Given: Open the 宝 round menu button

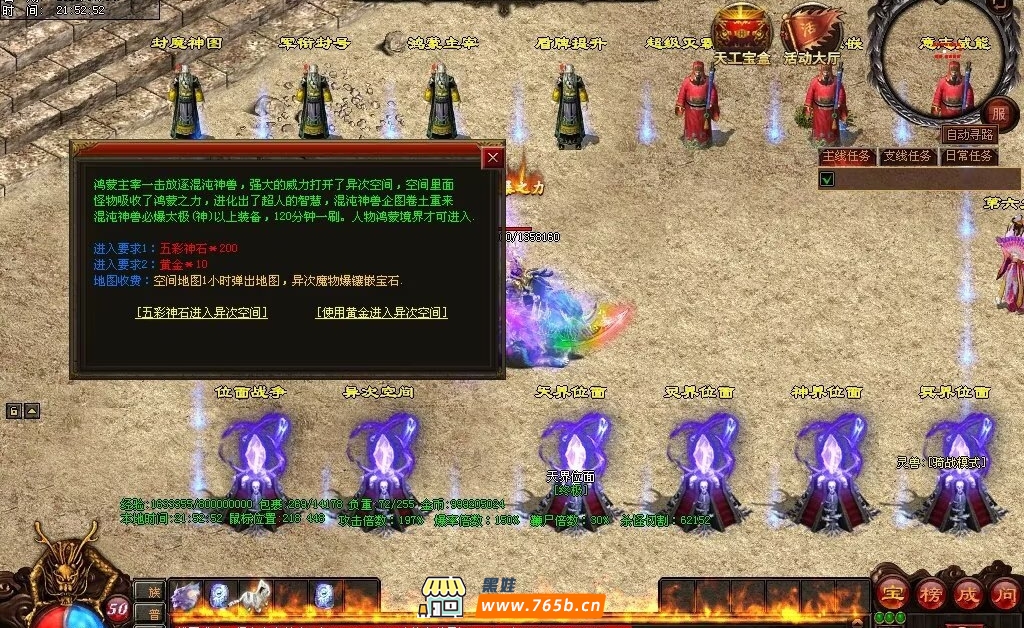Looking at the screenshot, I should coord(891,593).
